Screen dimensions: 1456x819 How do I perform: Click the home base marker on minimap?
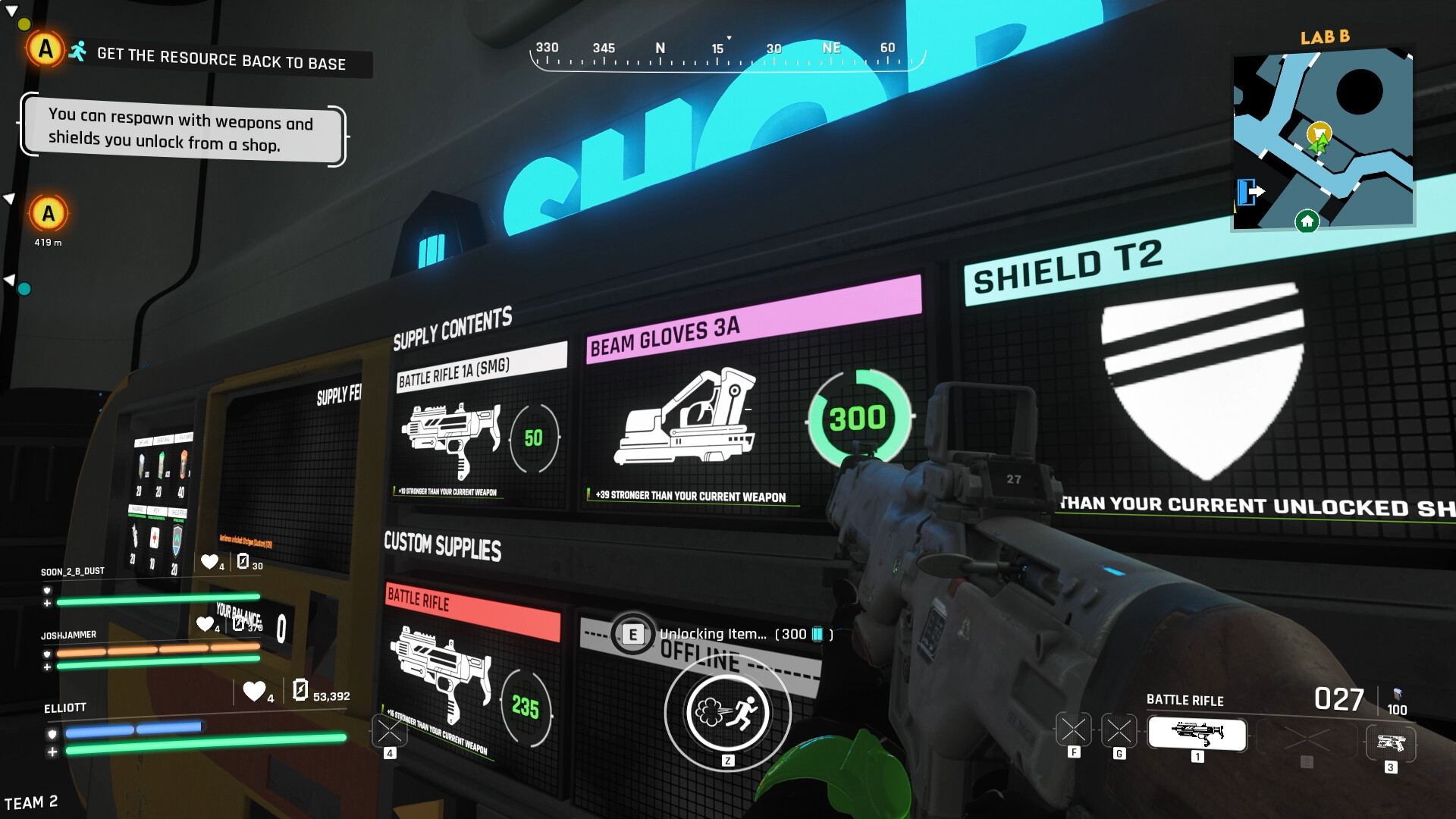pyautogui.click(x=1307, y=221)
